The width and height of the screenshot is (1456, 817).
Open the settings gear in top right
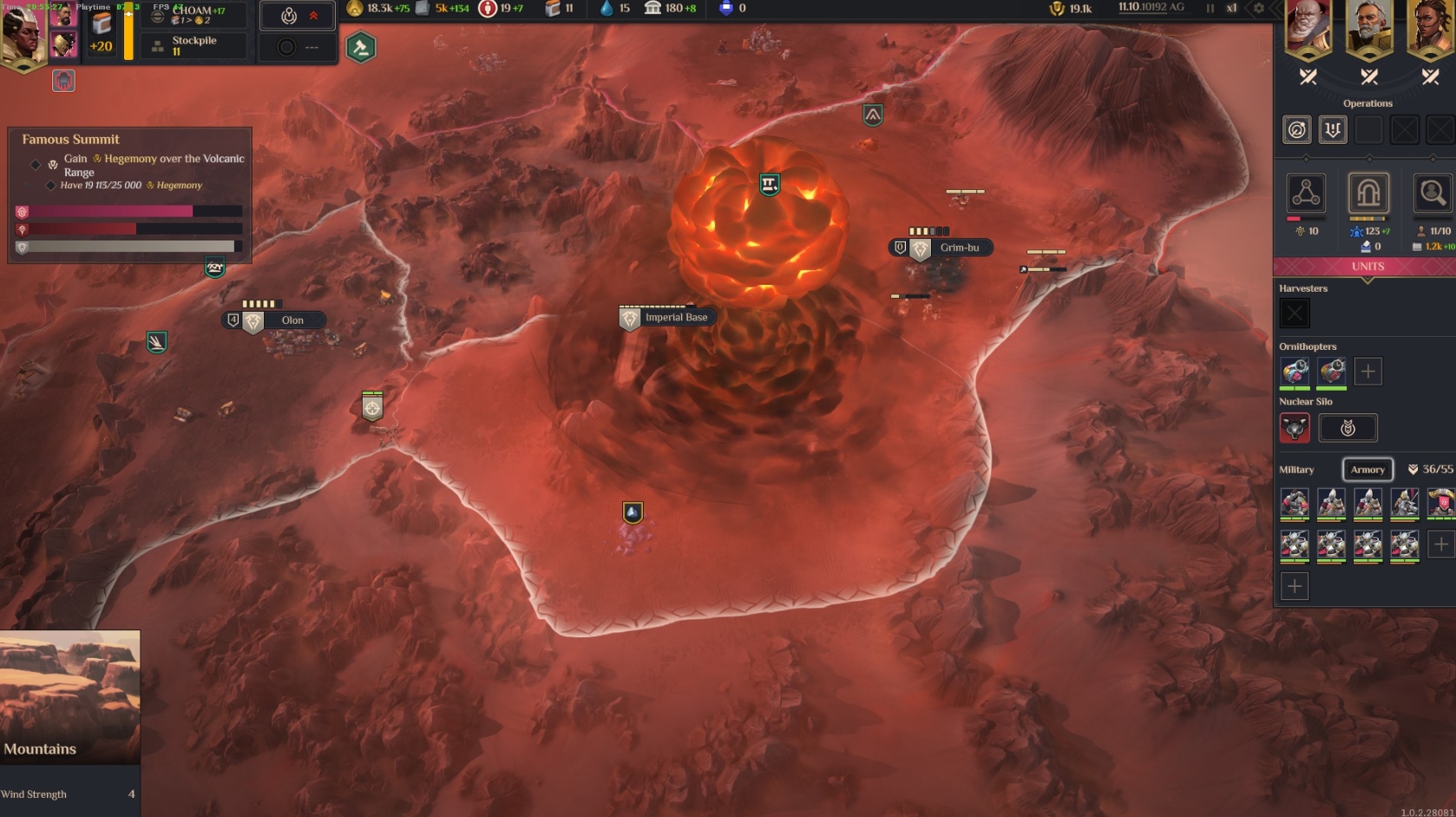tap(1258, 8)
